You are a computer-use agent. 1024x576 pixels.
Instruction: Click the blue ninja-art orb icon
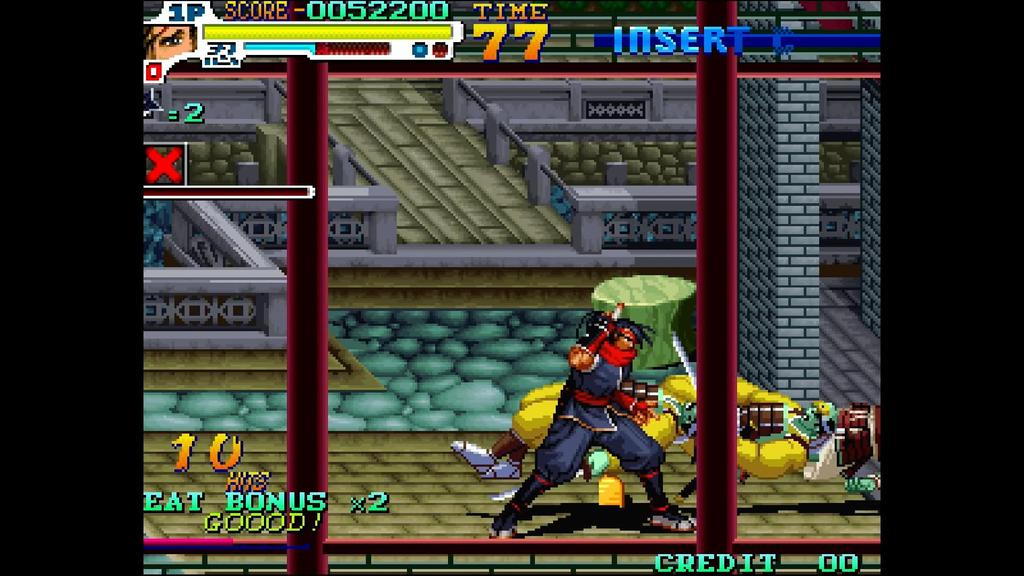click(420, 49)
